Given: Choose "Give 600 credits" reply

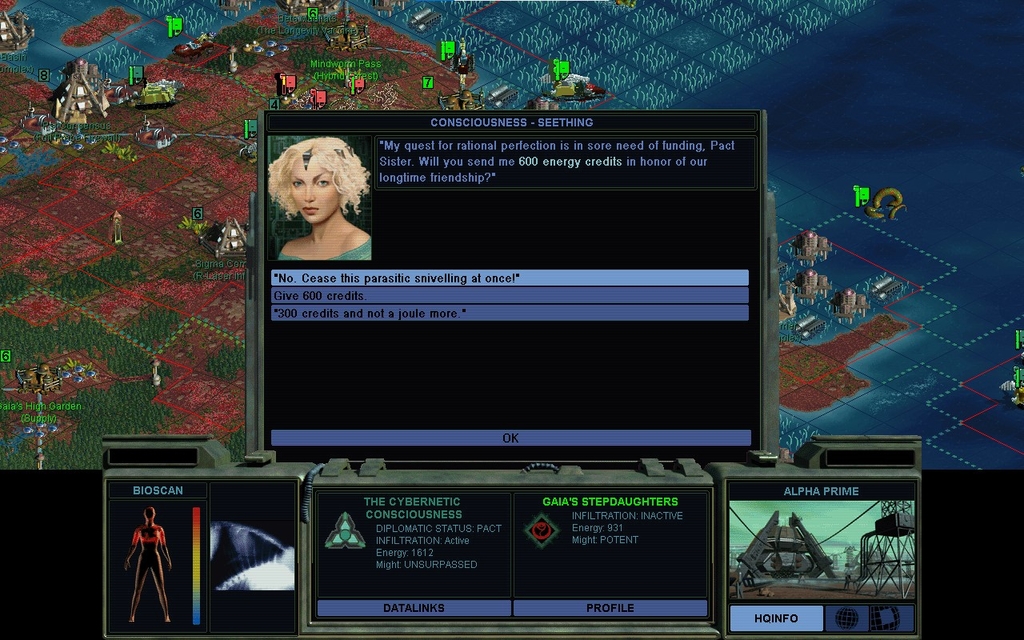Looking at the screenshot, I should click(x=509, y=295).
